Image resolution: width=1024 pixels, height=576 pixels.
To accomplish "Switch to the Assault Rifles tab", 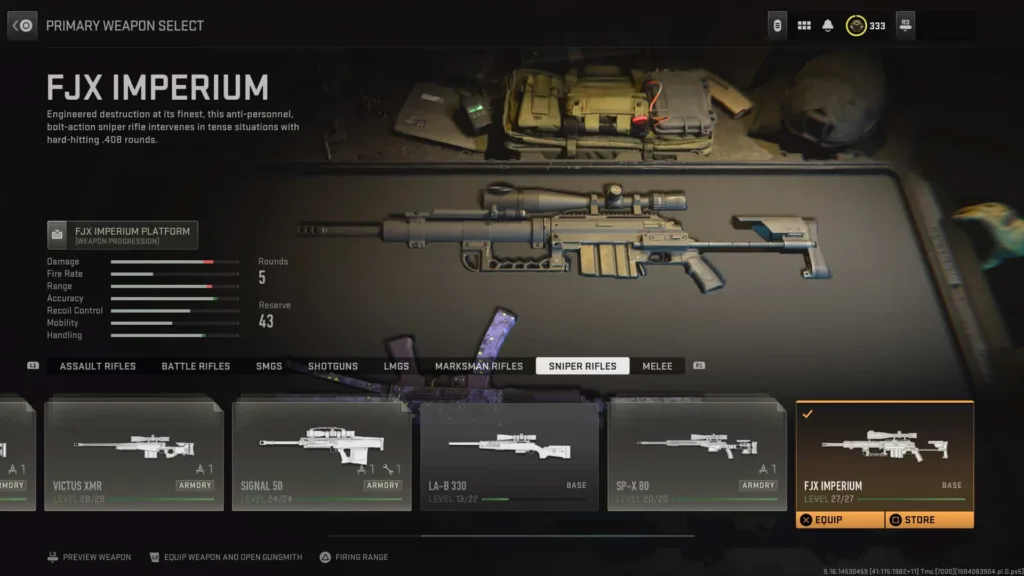I will pyautogui.click(x=98, y=366).
